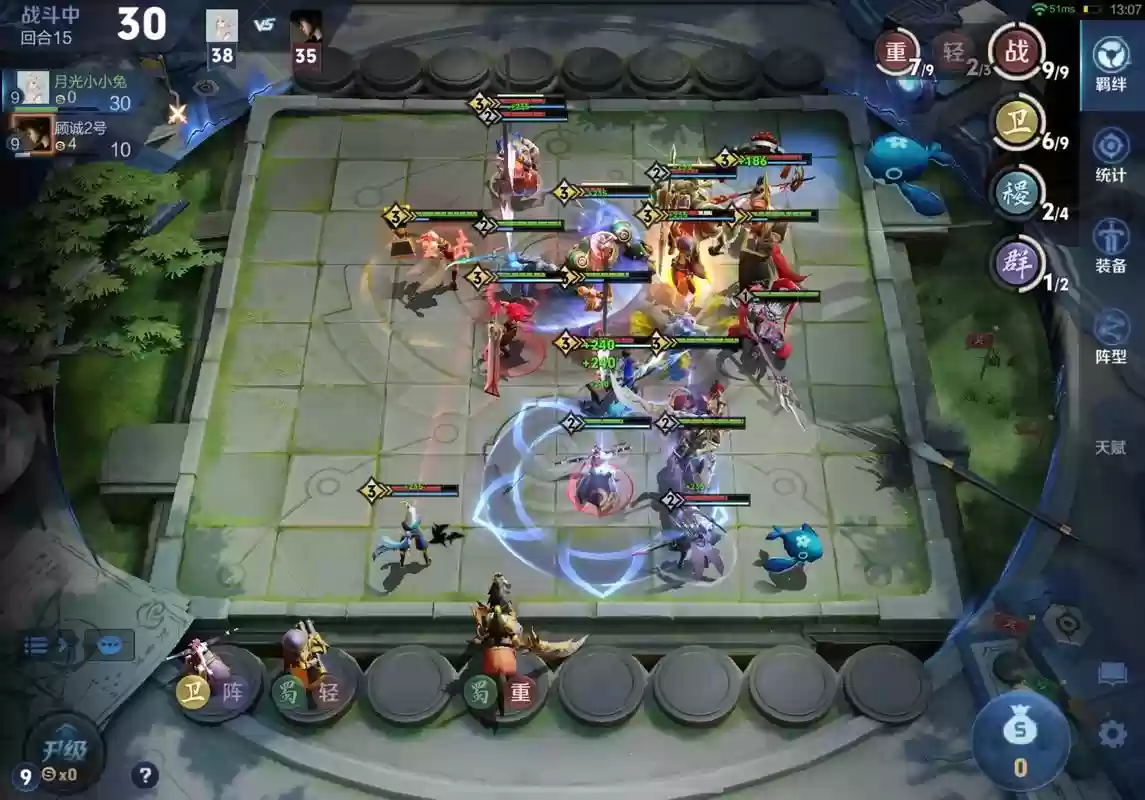Select the 群 synergy badge showing 1/2
The width and height of the screenshot is (1145, 800).
pos(1016,264)
